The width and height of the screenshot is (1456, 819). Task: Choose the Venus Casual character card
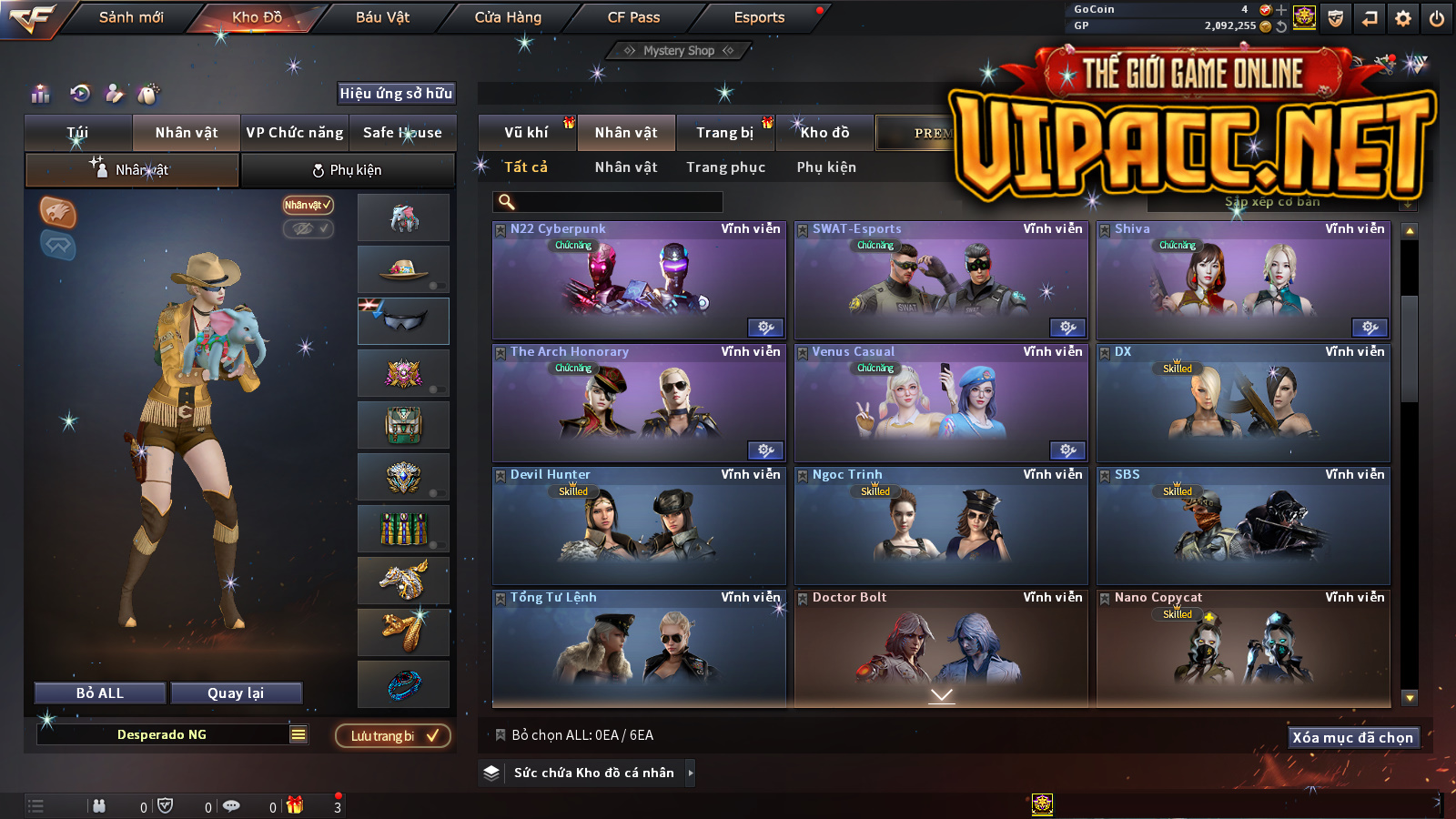click(941, 403)
